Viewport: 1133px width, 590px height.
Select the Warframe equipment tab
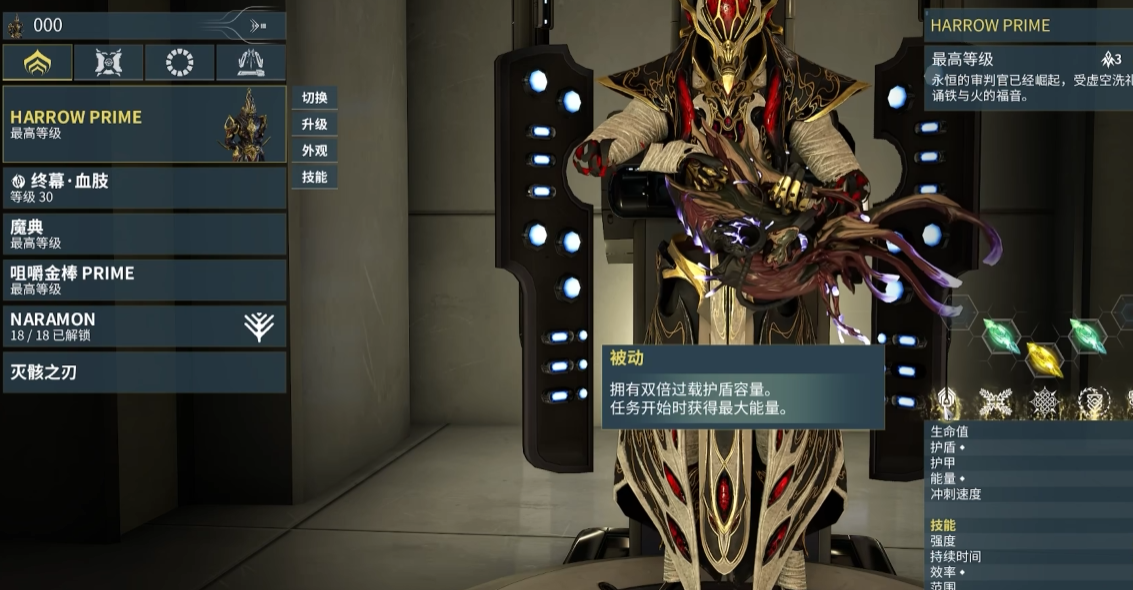pos(37,63)
